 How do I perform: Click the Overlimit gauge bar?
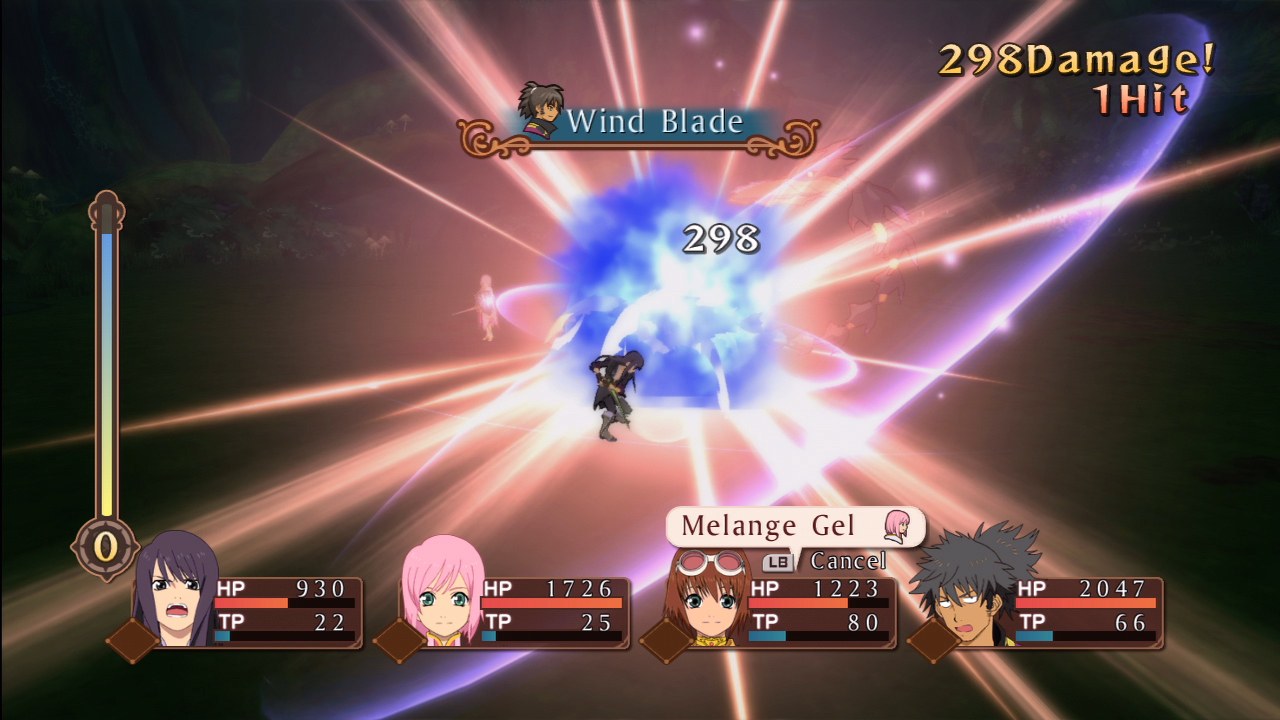(106, 360)
